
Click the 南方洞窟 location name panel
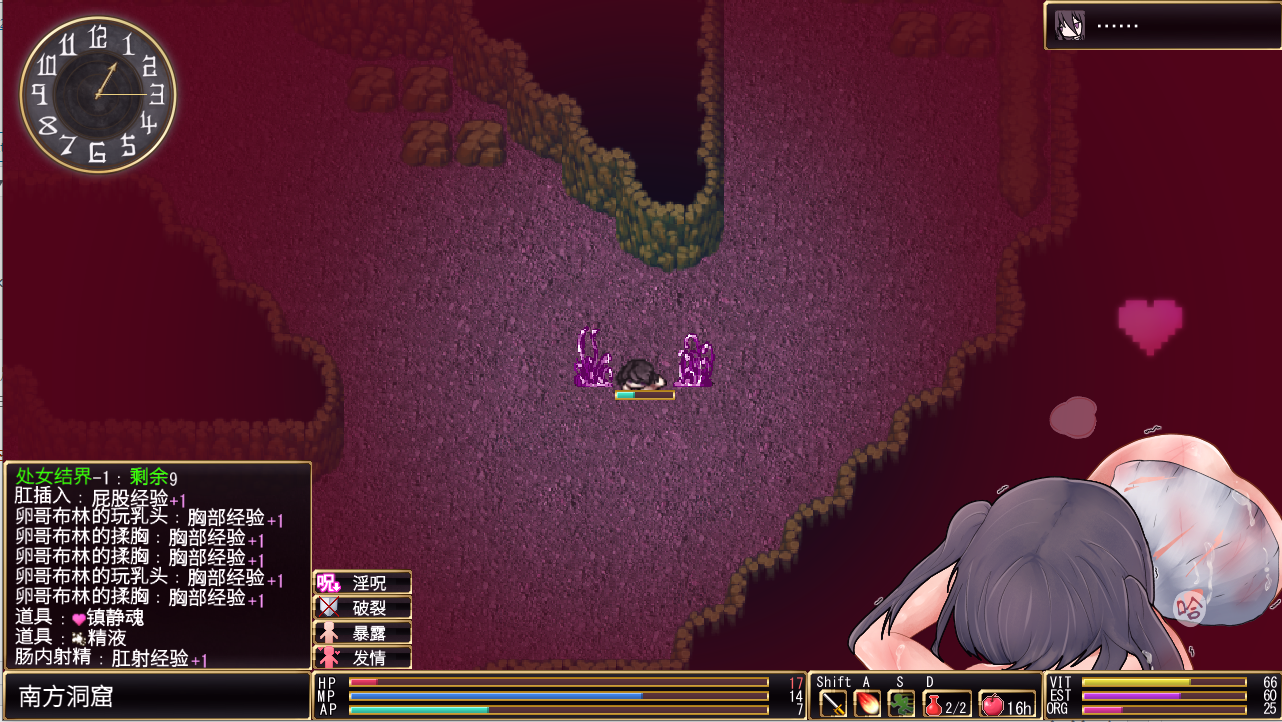(x=156, y=696)
